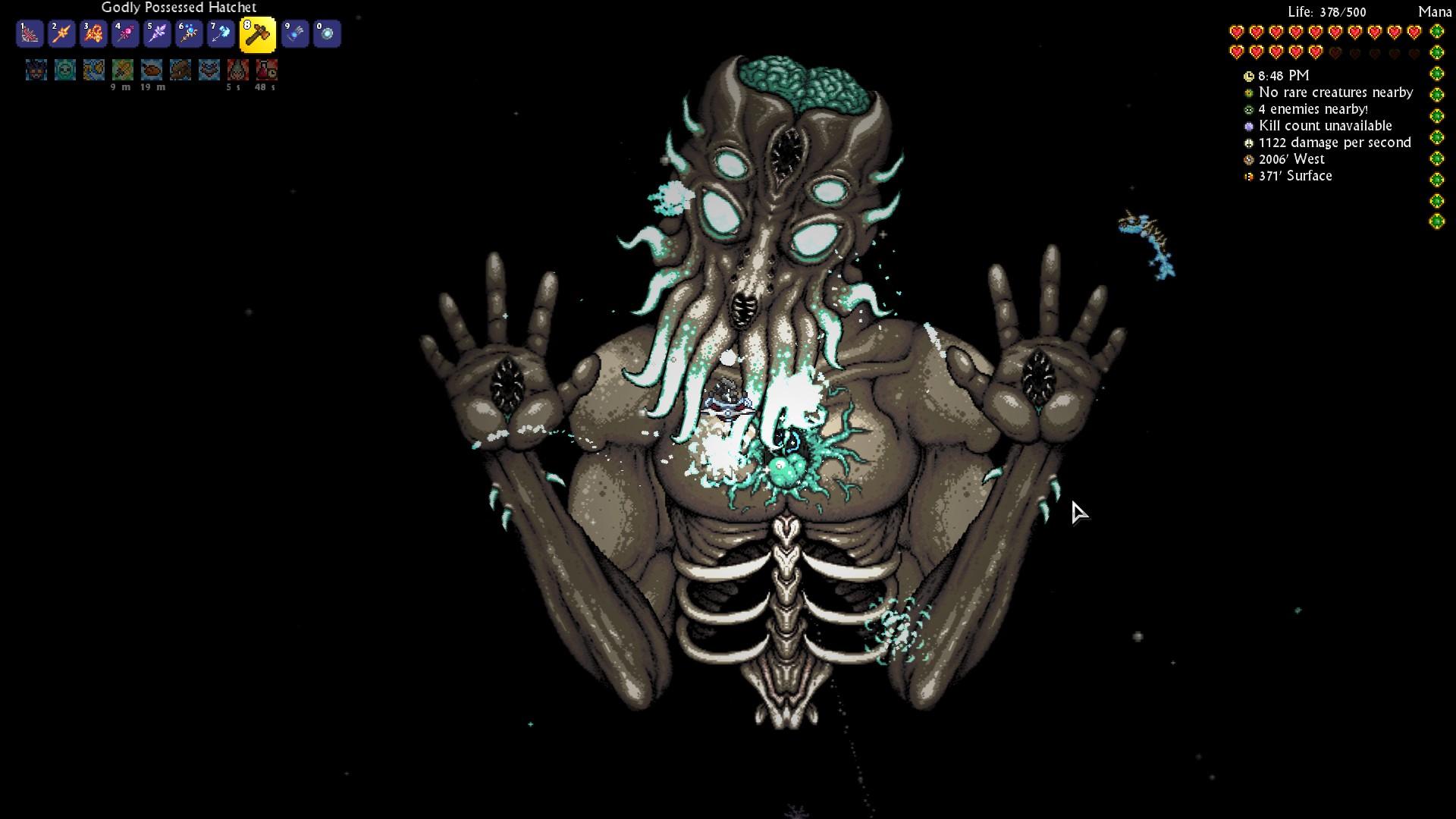Viewport: 1456px width, 819px height.
Task: Click the Kill count unavailable text
Action: [1325, 126]
